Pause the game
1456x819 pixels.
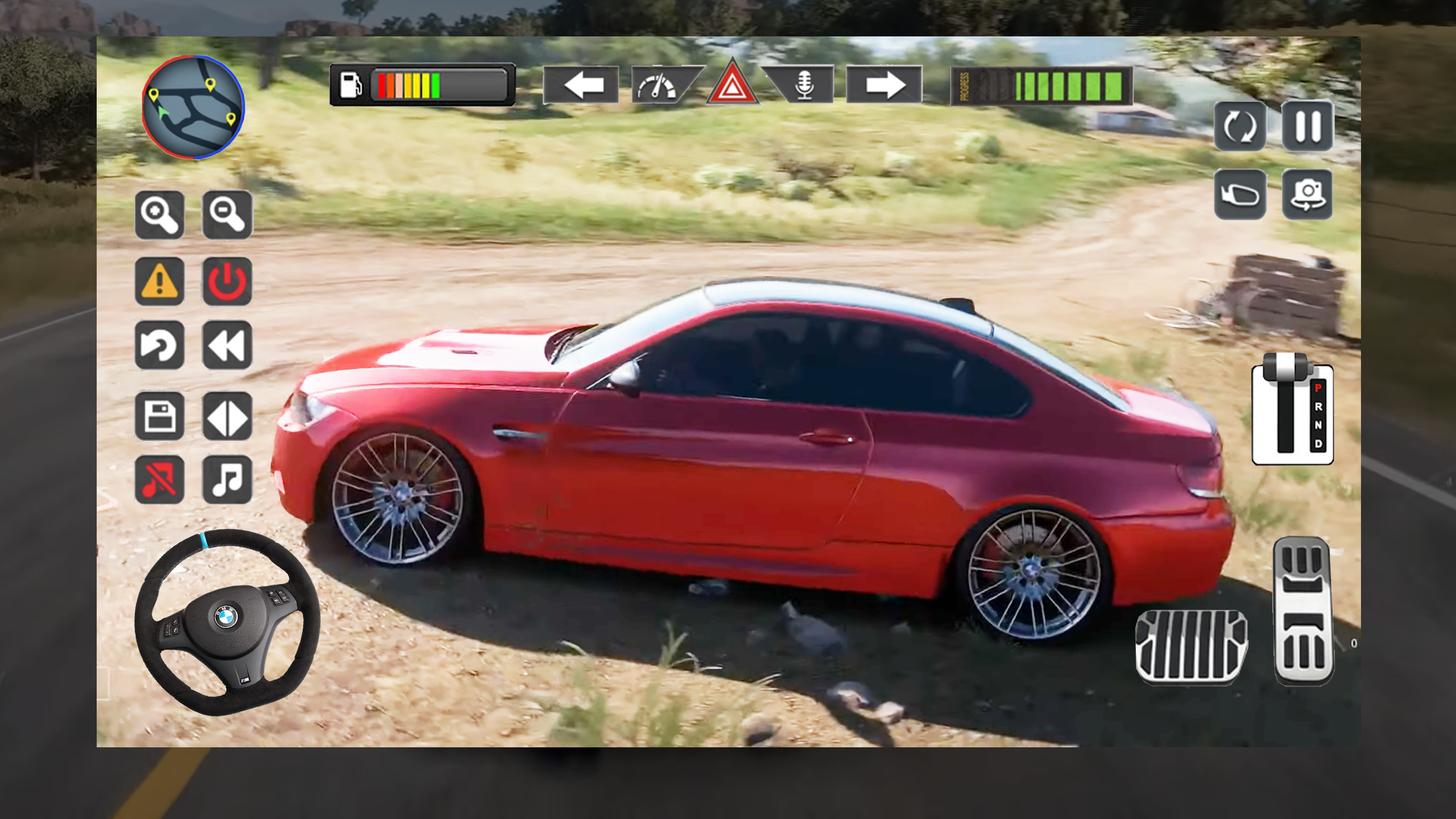(x=1308, y=126)
